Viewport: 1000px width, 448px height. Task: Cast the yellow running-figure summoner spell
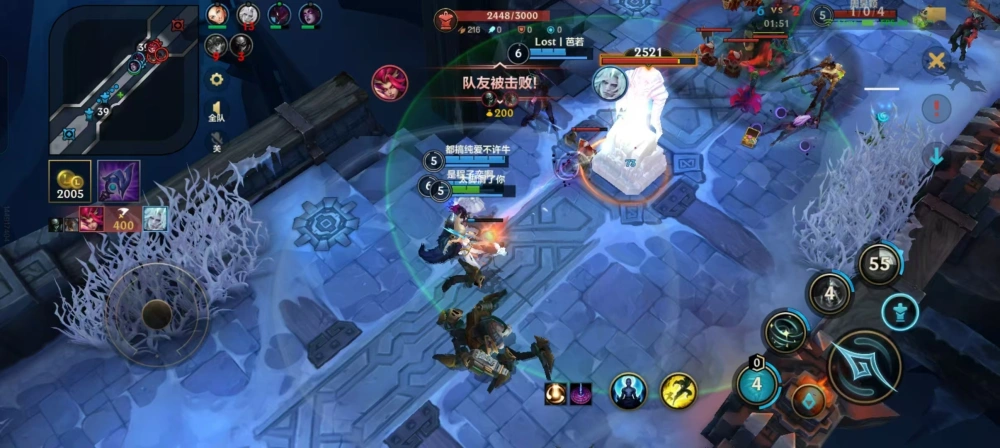678,391
